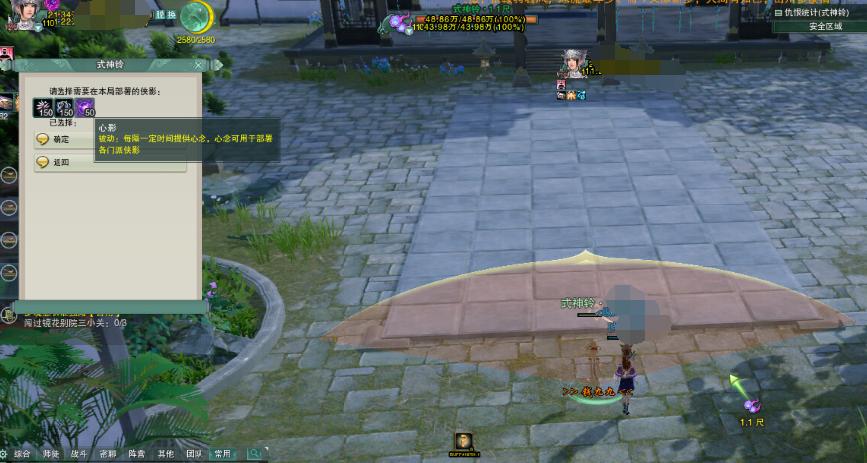Switch to the 团队 team chat tab

pyautogui.click(x=194, y=454)
